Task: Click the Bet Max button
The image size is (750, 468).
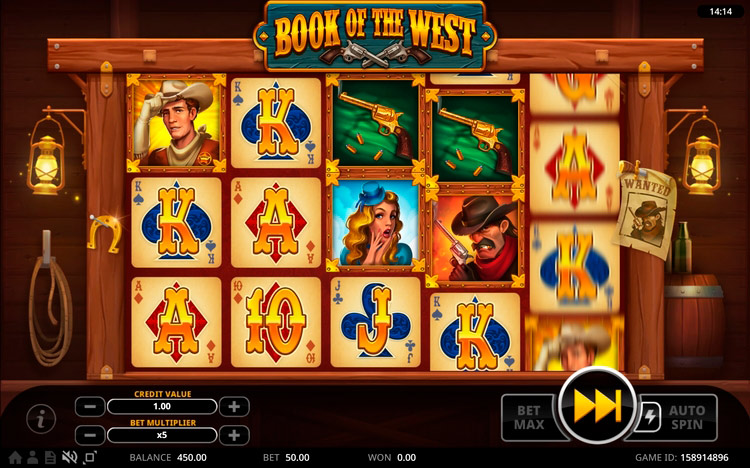Action: tap(530, 416)
